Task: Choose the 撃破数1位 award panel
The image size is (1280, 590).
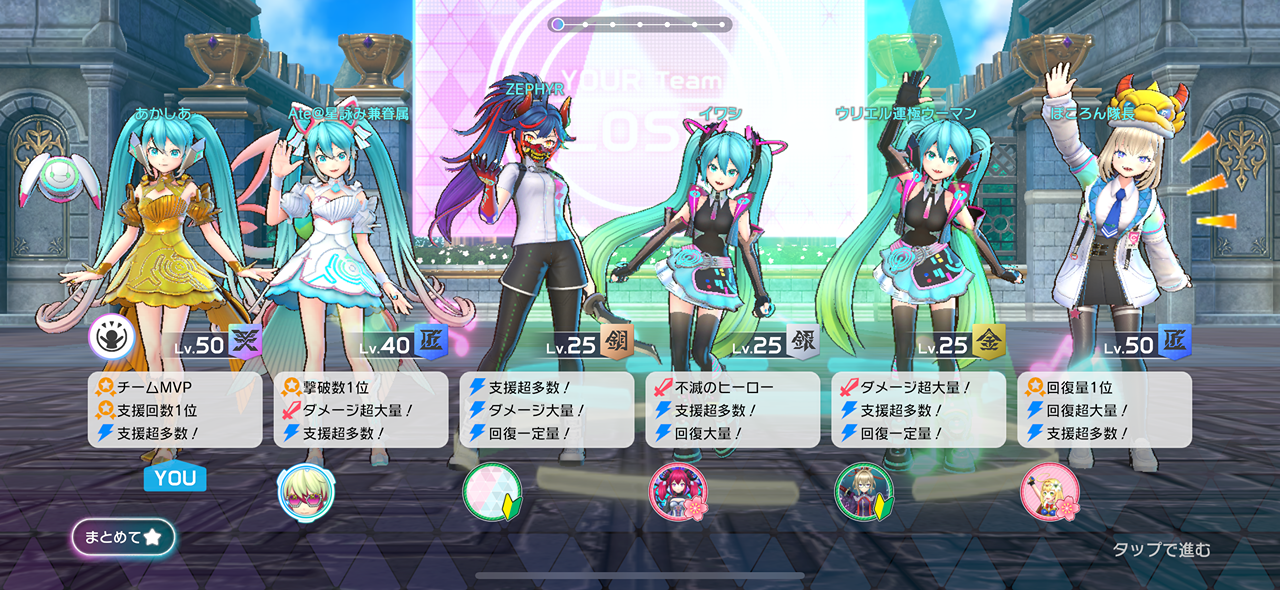Action: pyautogui.click(x=361, y=410)
